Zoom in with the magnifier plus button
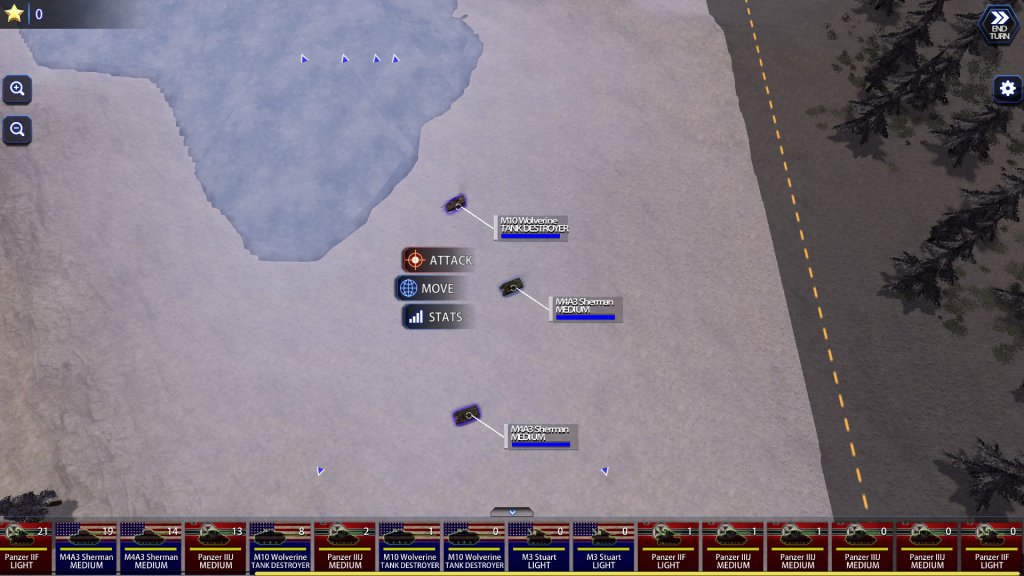 (17, 89)
